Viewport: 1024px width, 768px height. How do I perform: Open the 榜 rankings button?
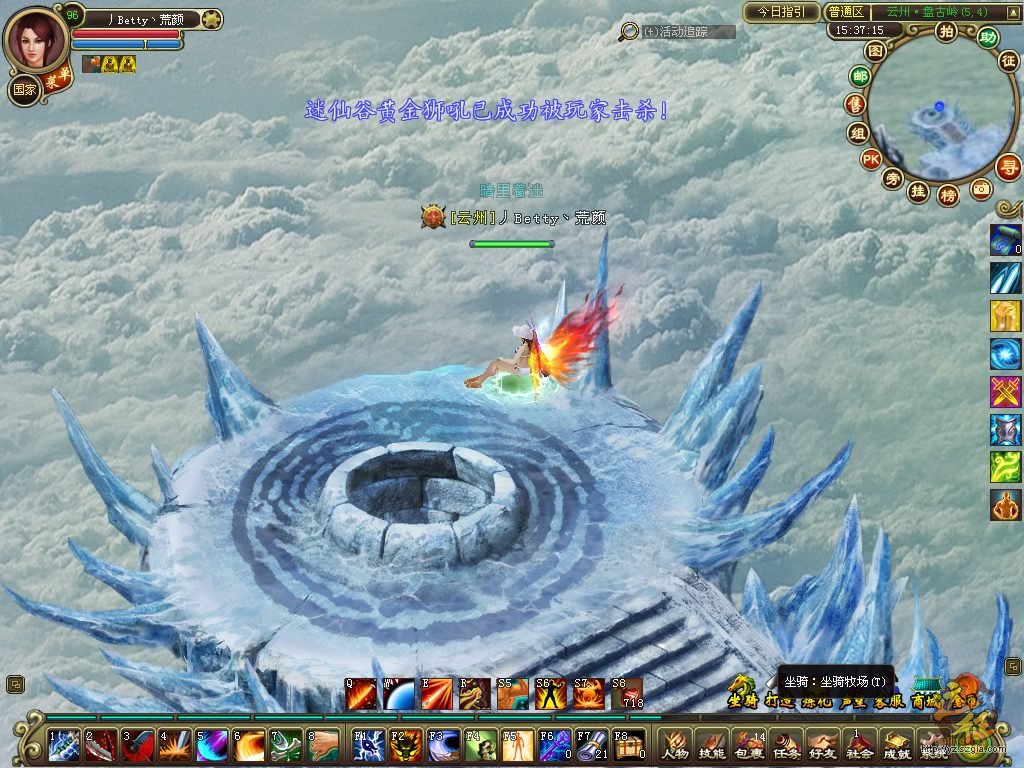pyautogui.click(x=948, y=195)
